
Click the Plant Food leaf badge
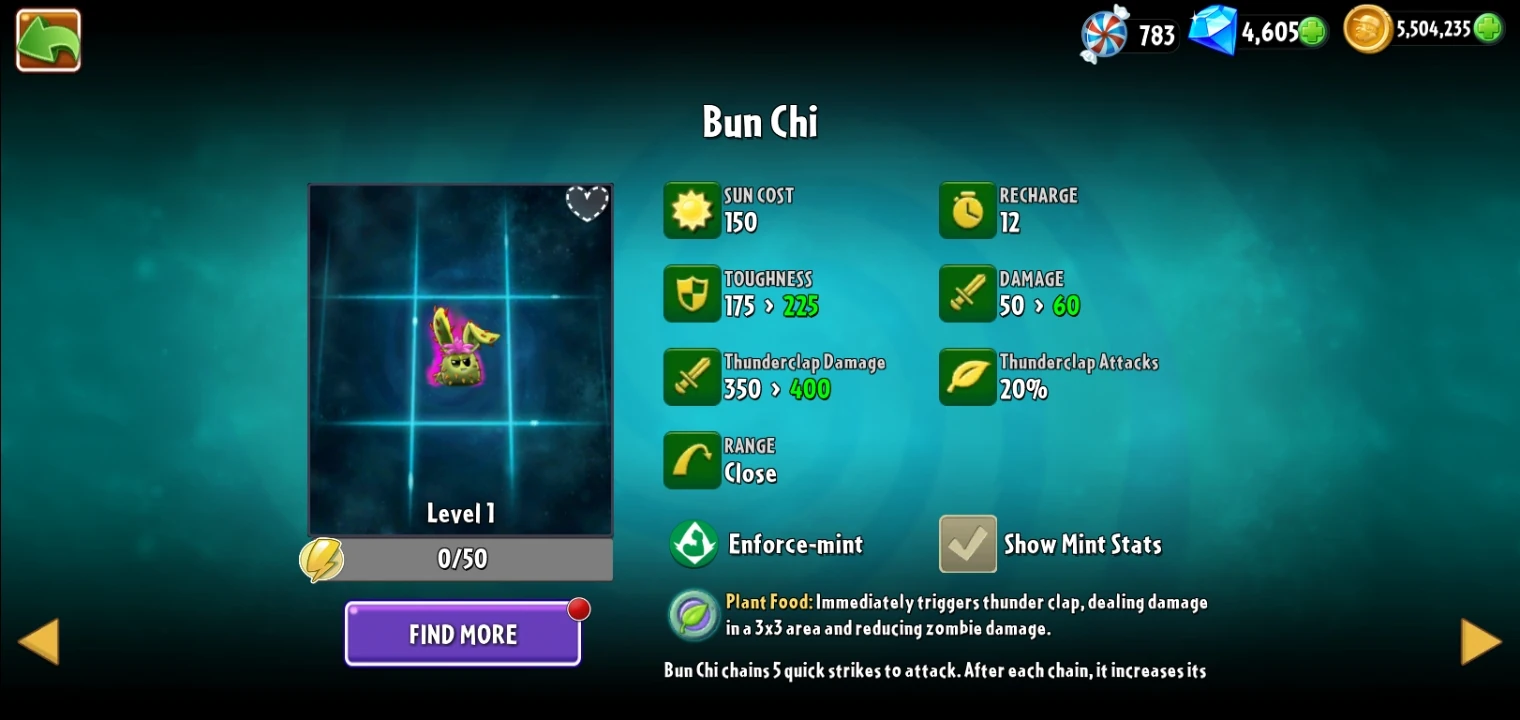[693, 614]
